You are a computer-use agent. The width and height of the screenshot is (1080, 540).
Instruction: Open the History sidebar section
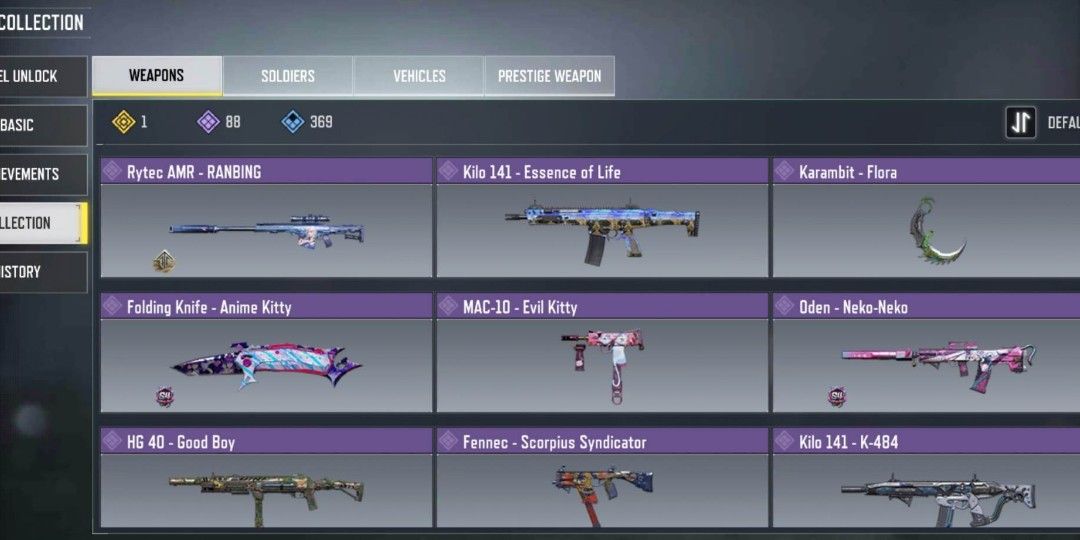pyautogui.click(x=42, y=272)
